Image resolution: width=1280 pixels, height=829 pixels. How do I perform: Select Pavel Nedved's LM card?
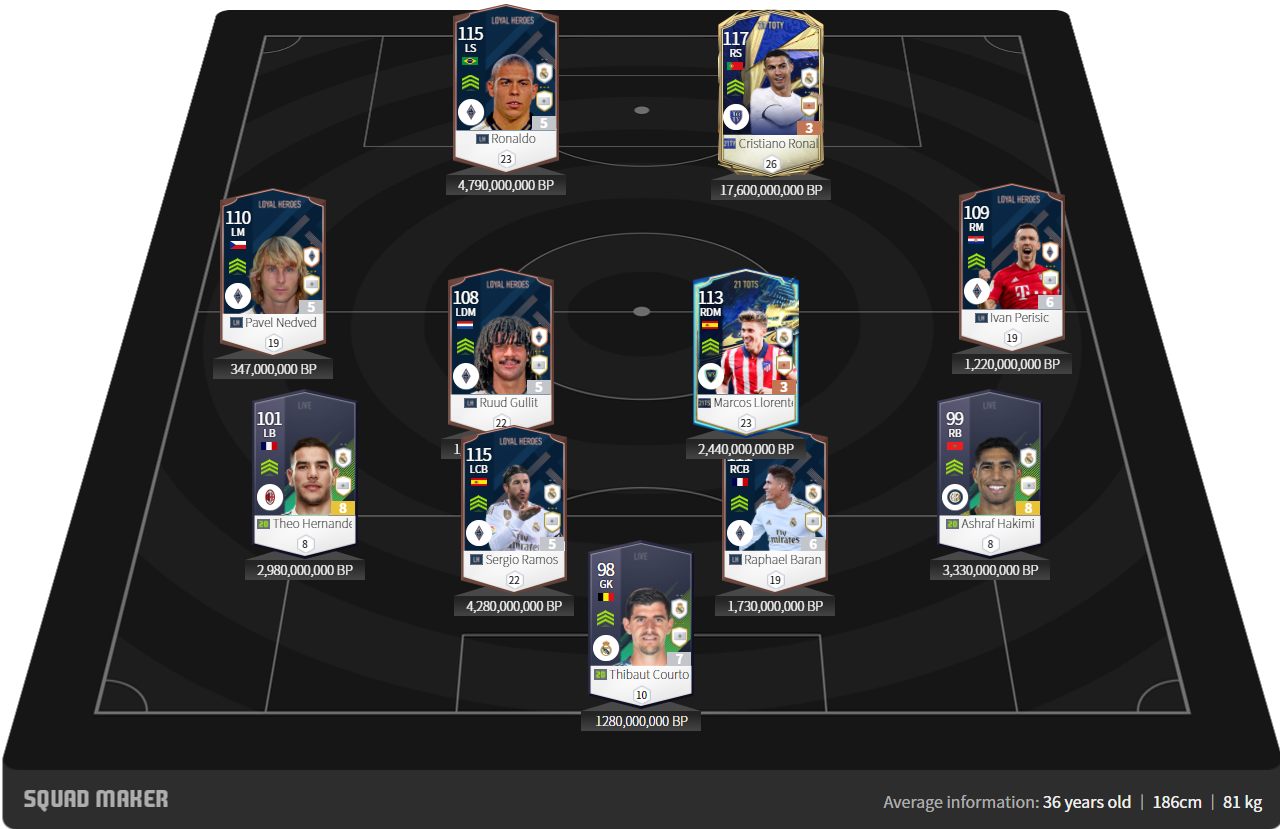pos(272,265)
